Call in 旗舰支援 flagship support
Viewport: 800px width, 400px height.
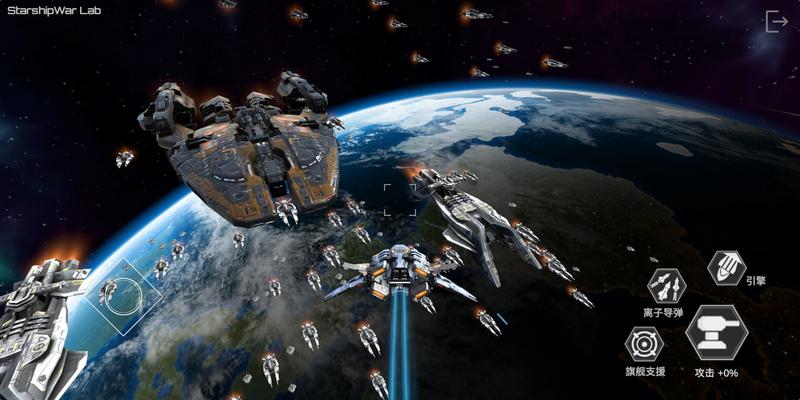click(x=645, y=345)
